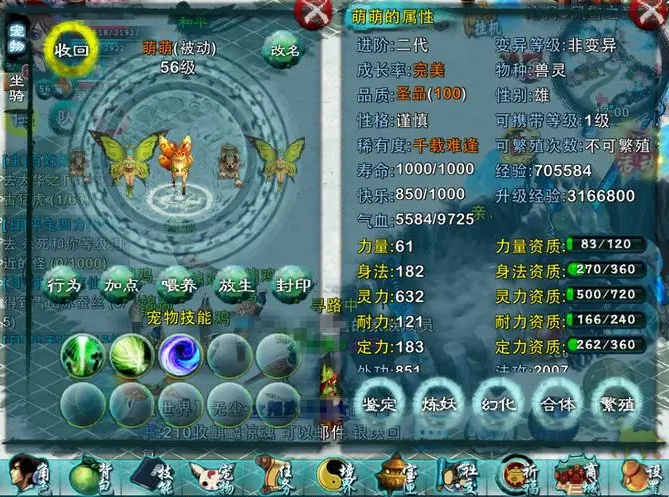The width and height of the screenshot is (669, 497).
Task: Activate 幻化 transformation
Action: [498, 405]
